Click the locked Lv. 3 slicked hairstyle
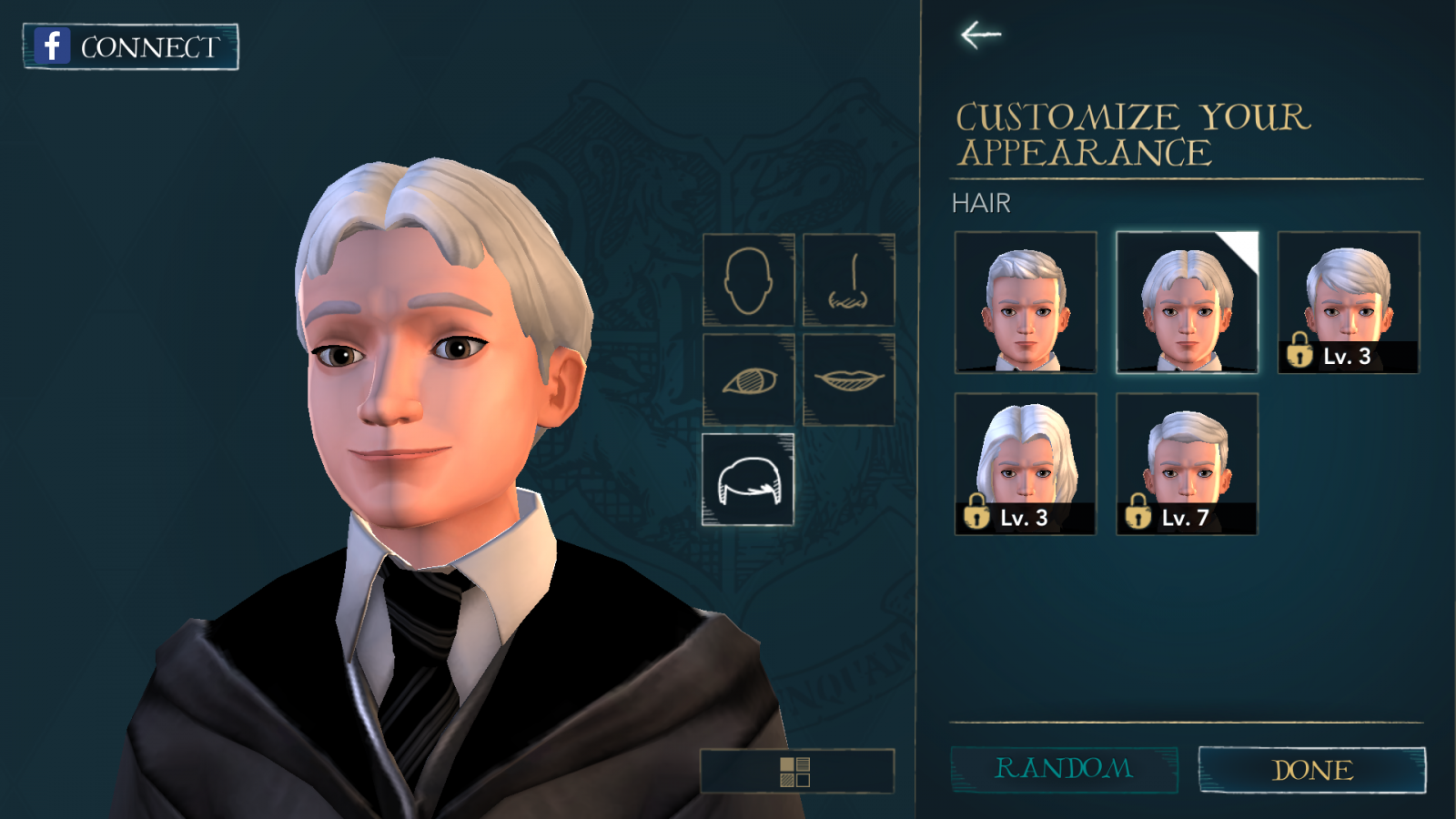This screenshot has width=1456, height=819. tap(1347, 302)
